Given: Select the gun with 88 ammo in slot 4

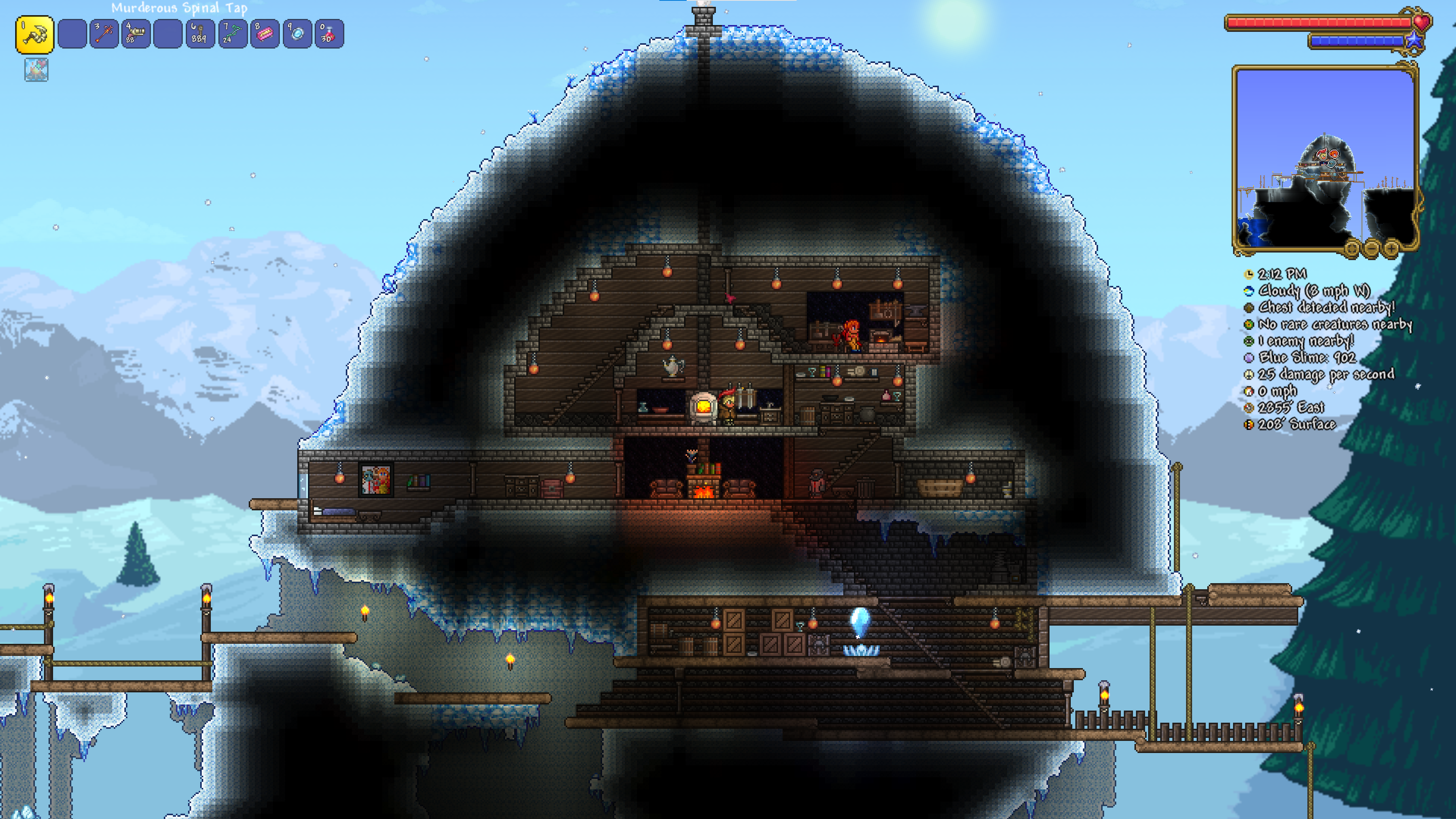Looking at the screenshot, I should 136,35.
